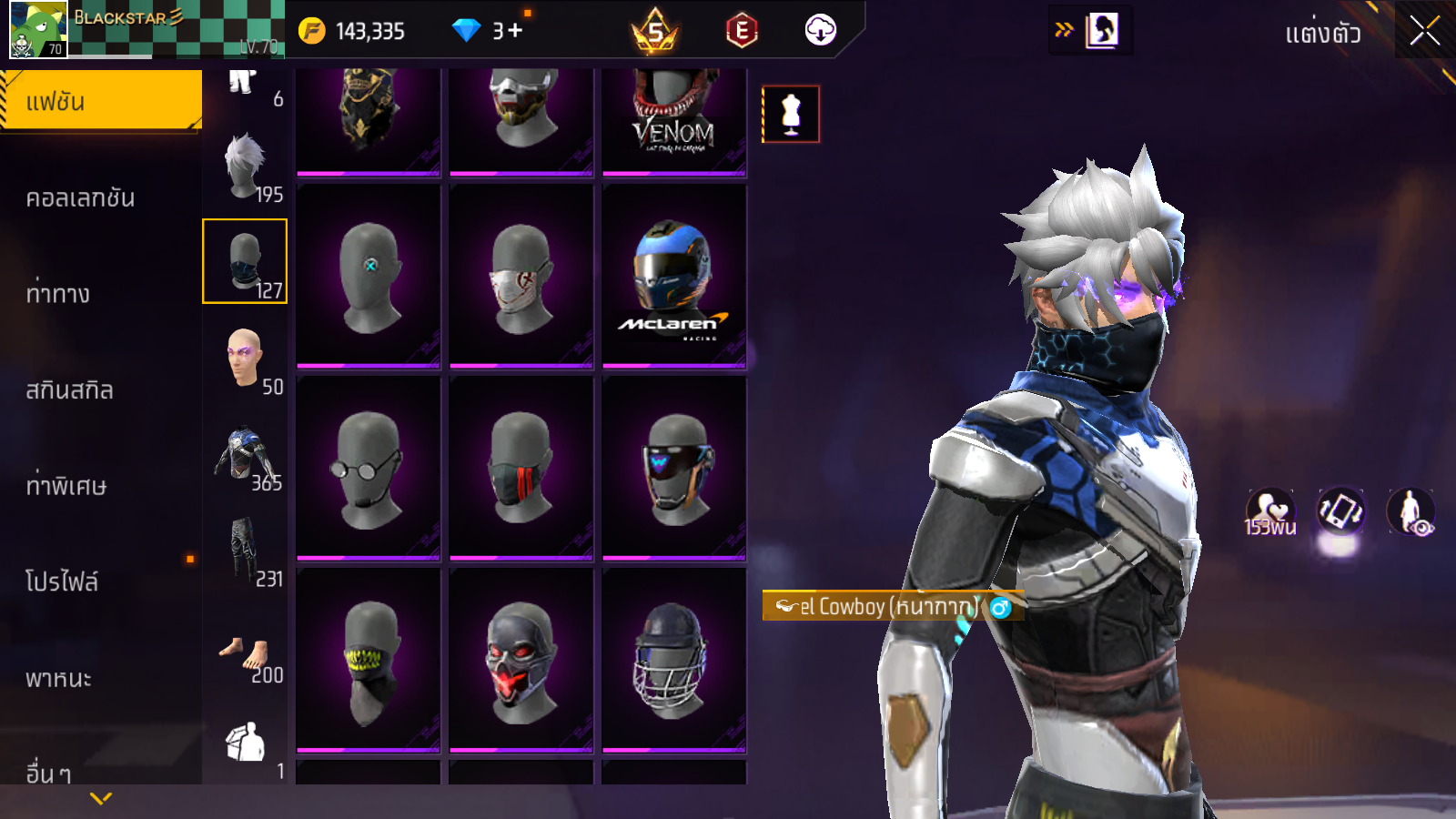Equip the McLaren racing helmet

pyautogui.click(x=673, y=276)
